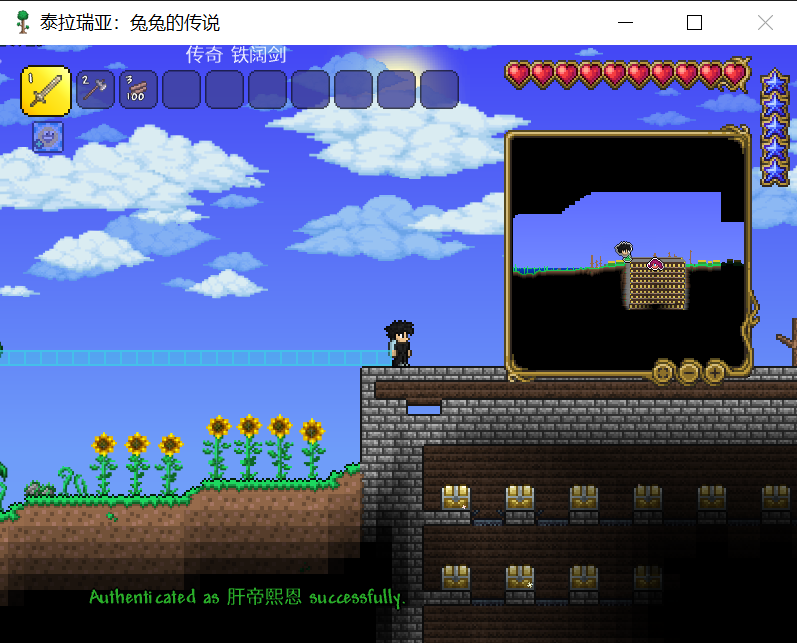Click the red spawn marker on minimap

pyautogui.click(x=655, y=263)
